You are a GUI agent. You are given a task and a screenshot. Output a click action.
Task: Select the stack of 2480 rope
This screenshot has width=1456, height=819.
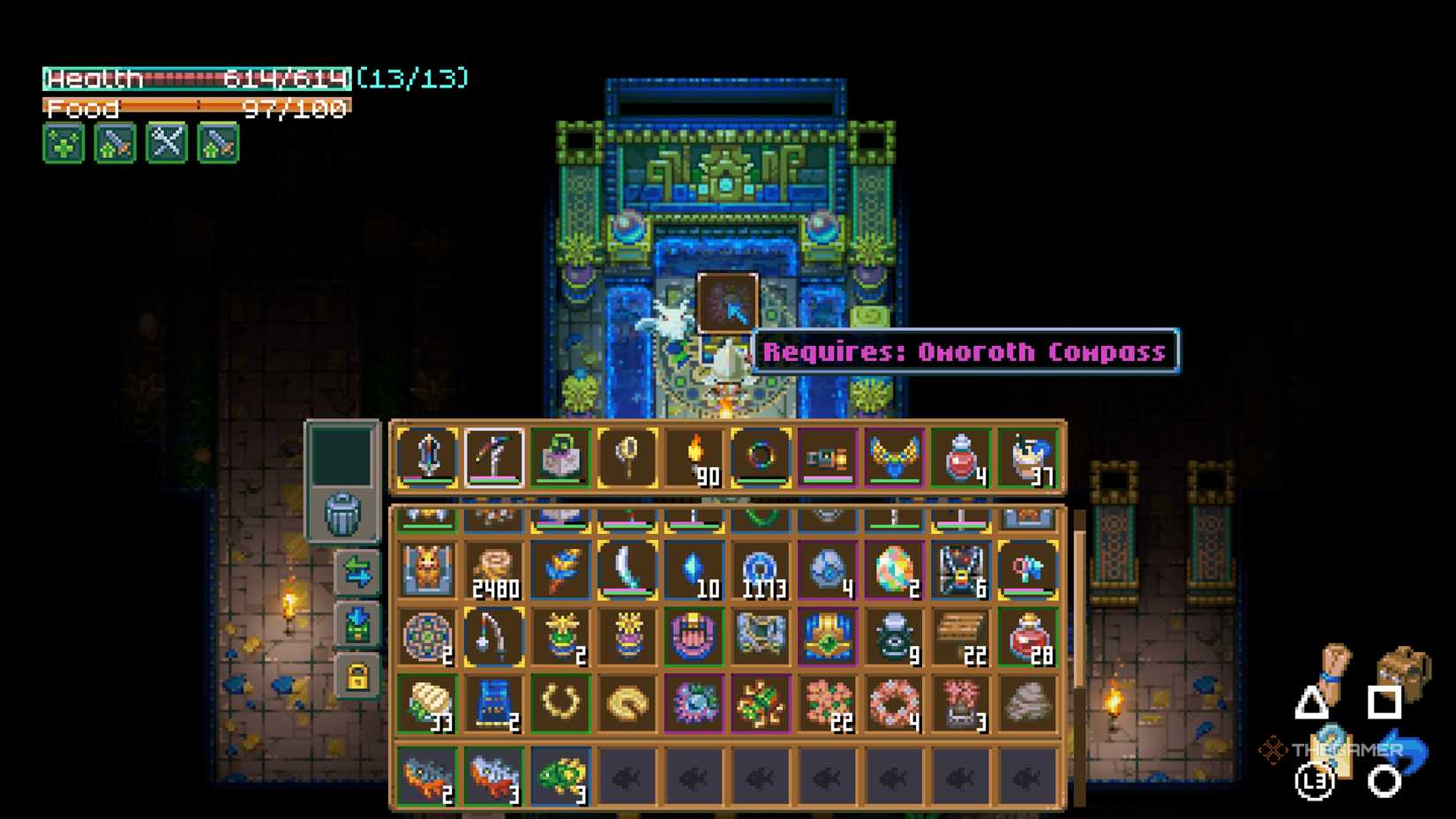(x=494, y=569)
